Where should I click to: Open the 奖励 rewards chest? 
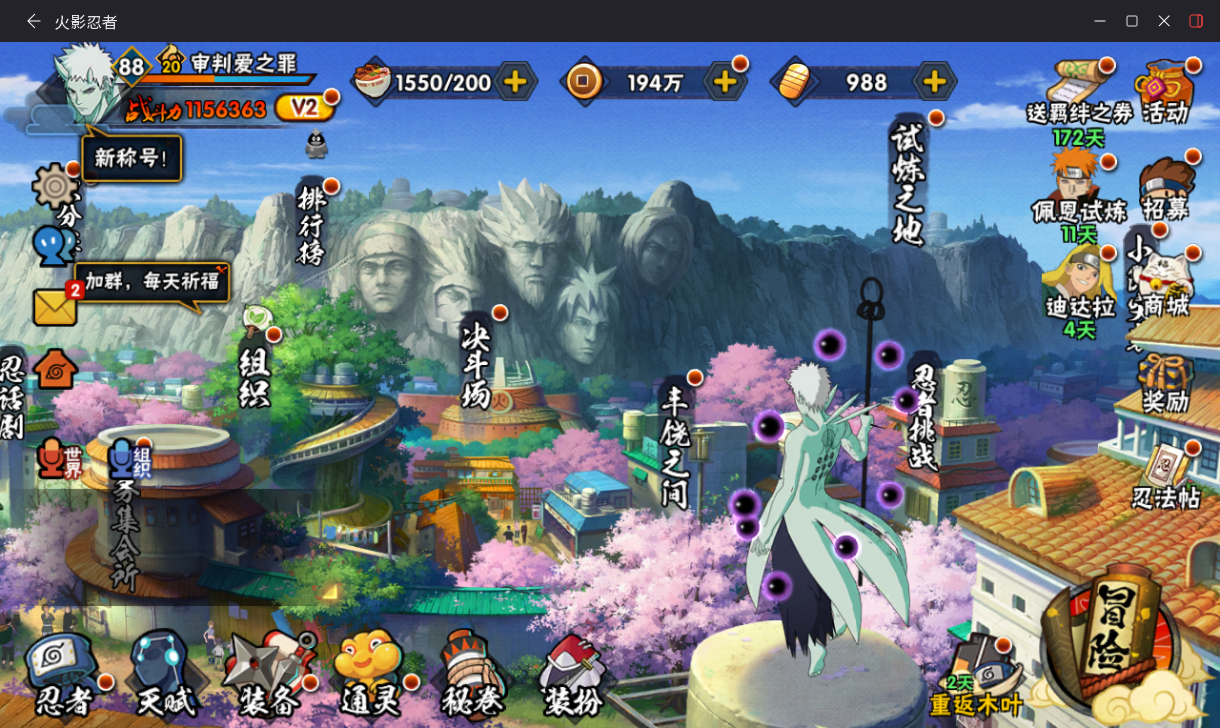1166,384
